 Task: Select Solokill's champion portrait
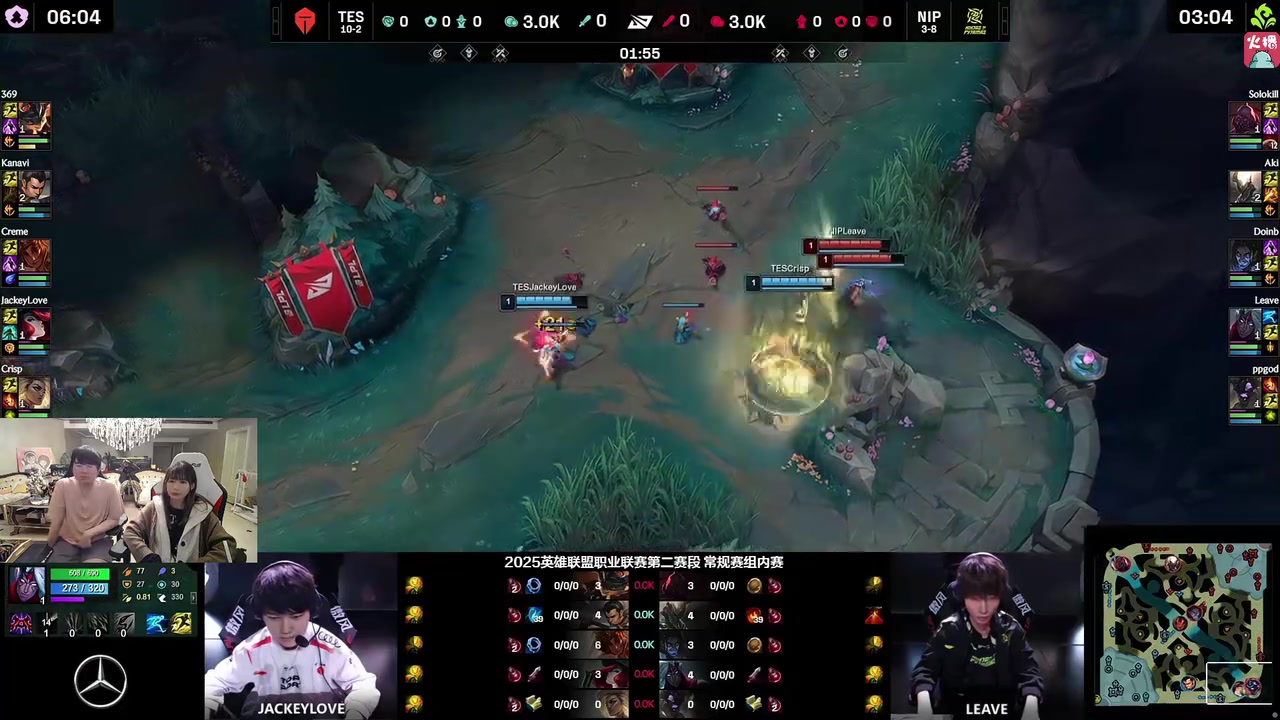click(x=1244, y=118)
